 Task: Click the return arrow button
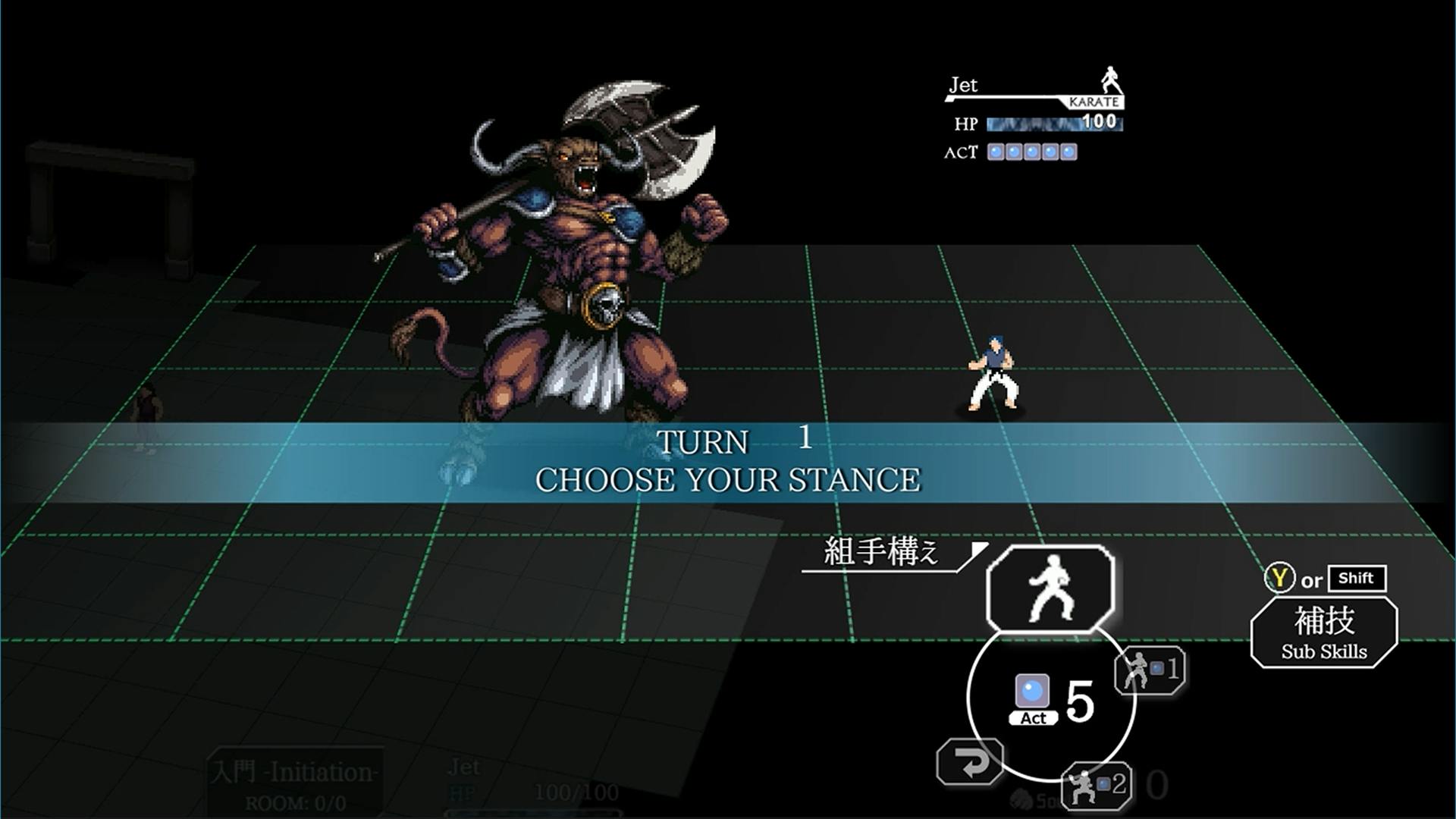pyautogui.click(x=970, y=762)
